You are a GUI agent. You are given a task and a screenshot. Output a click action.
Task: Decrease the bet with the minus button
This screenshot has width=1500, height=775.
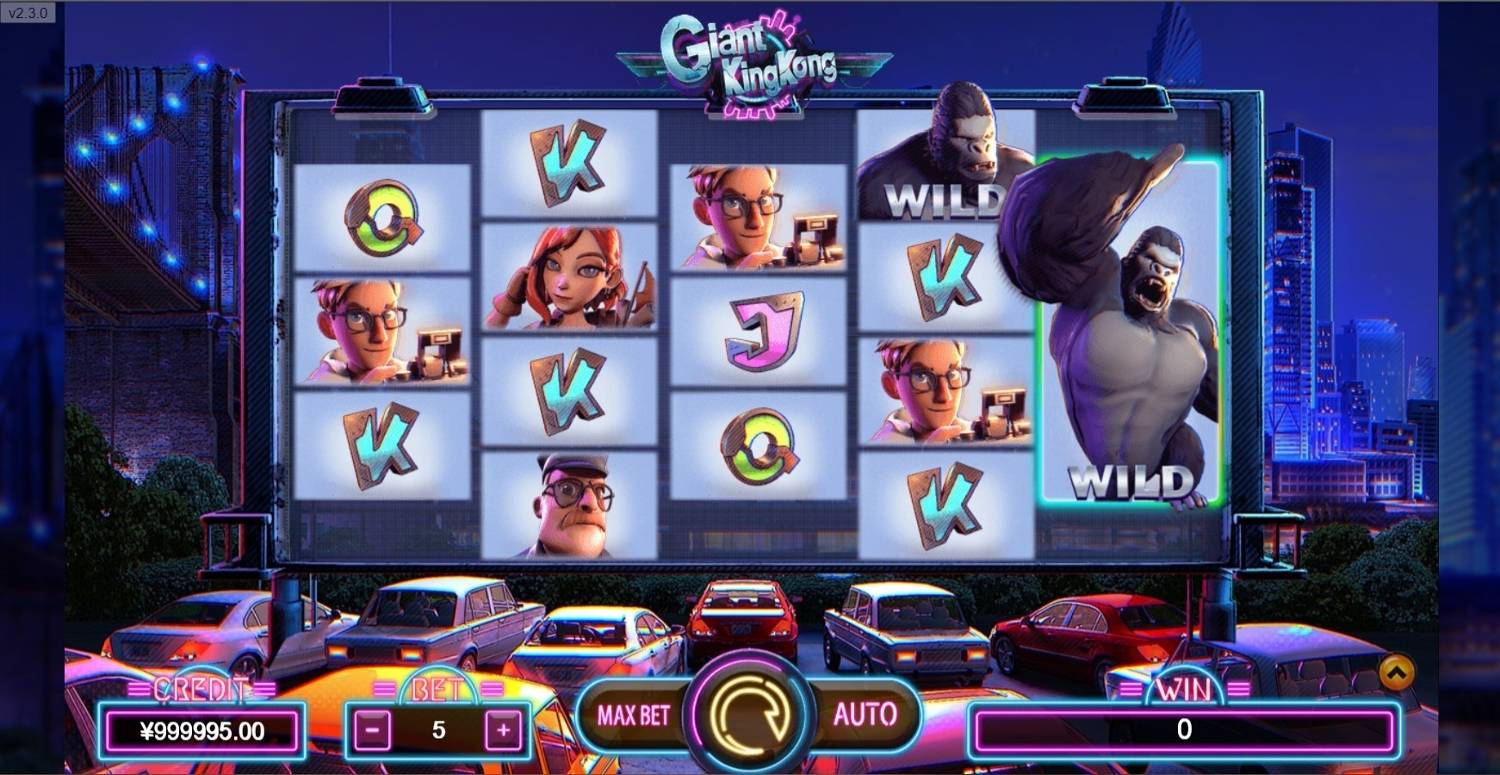pyautogui.click(x=372, y=731)
